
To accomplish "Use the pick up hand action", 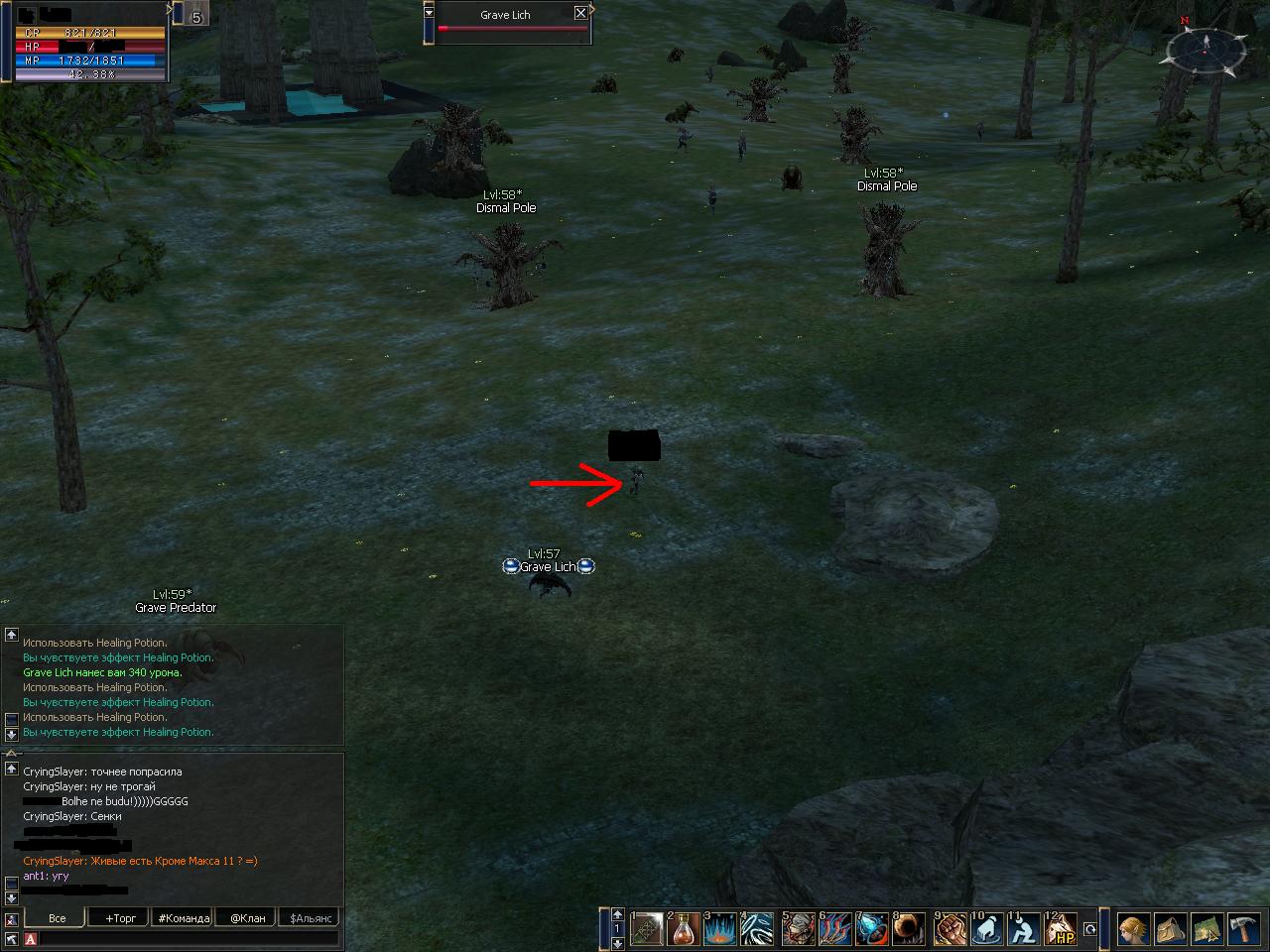I will 987,929.
